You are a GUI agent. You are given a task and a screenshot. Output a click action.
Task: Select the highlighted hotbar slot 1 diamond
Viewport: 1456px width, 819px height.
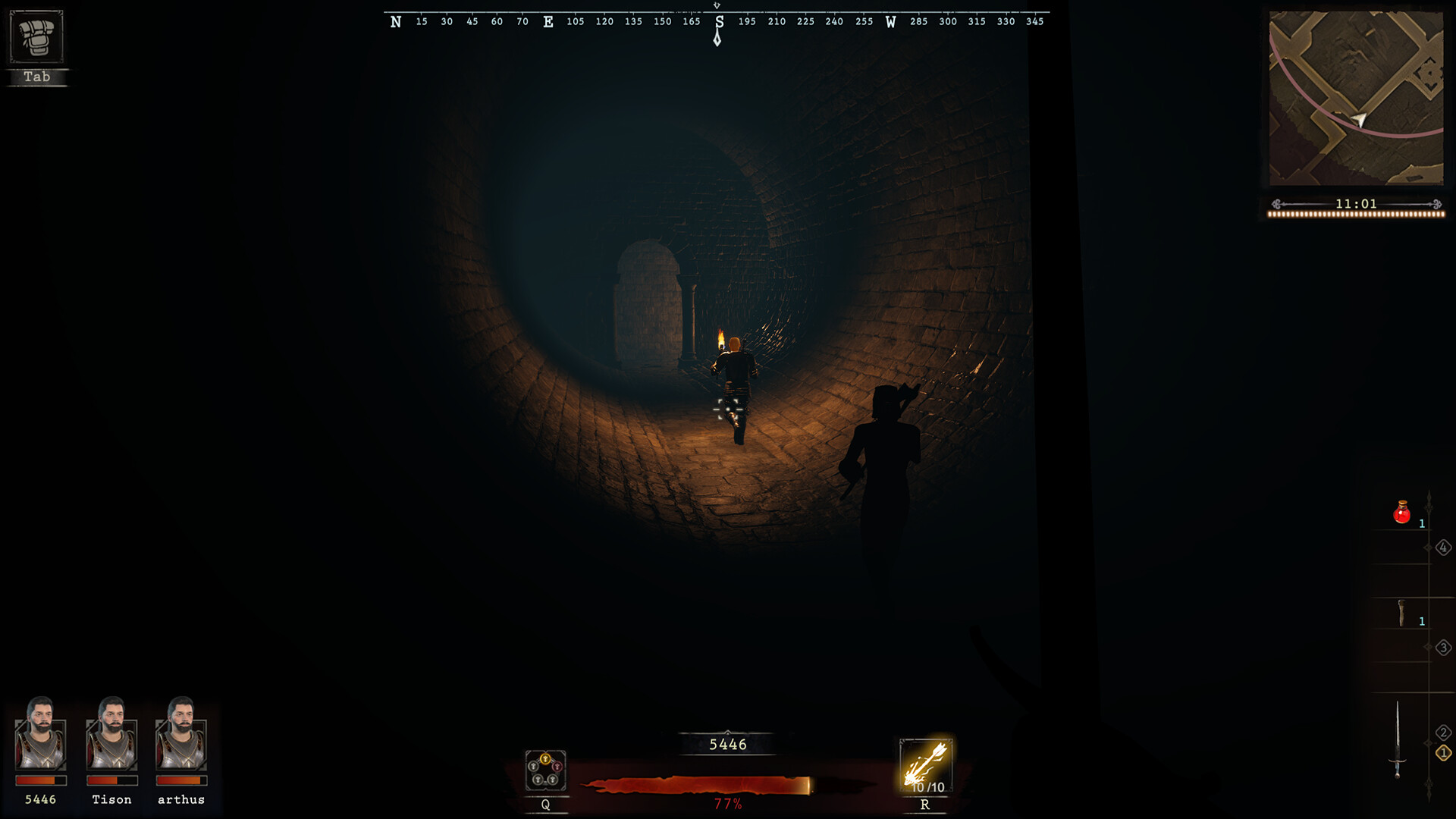1443,755
